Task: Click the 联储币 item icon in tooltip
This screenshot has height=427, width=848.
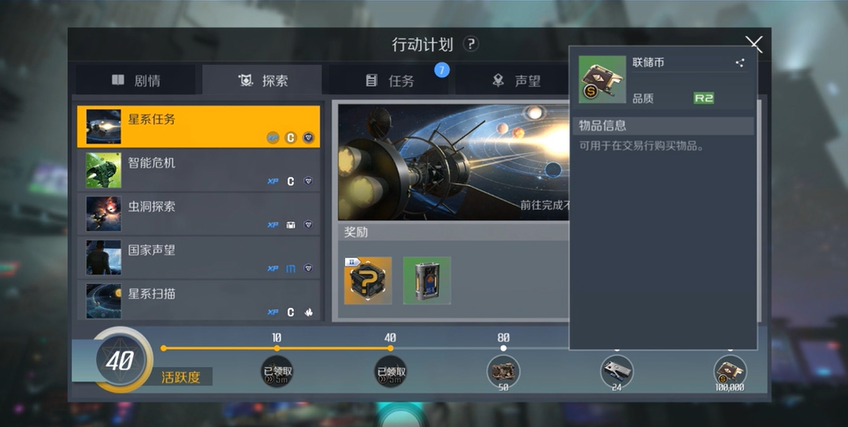Action: tap(598, 80)
